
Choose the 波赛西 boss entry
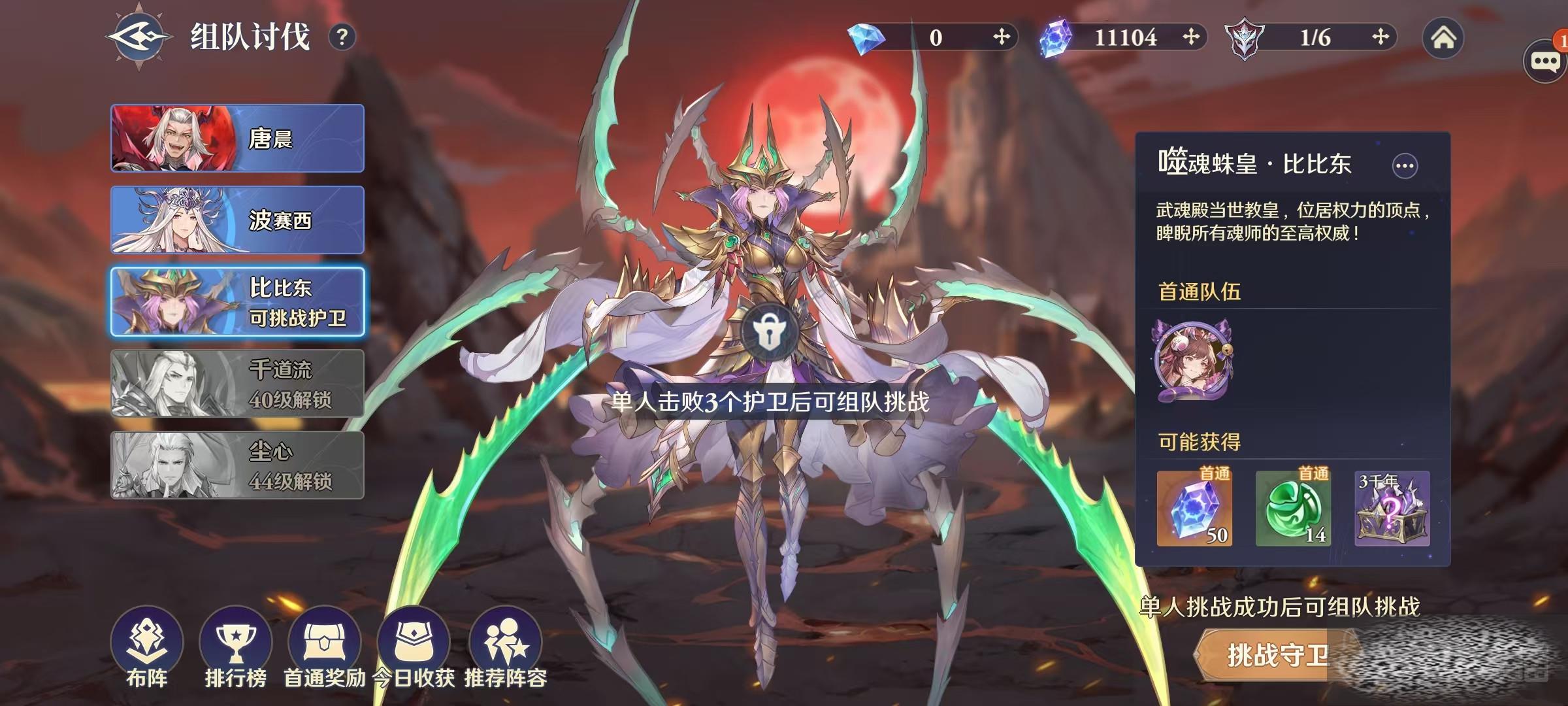click(237, 220)
